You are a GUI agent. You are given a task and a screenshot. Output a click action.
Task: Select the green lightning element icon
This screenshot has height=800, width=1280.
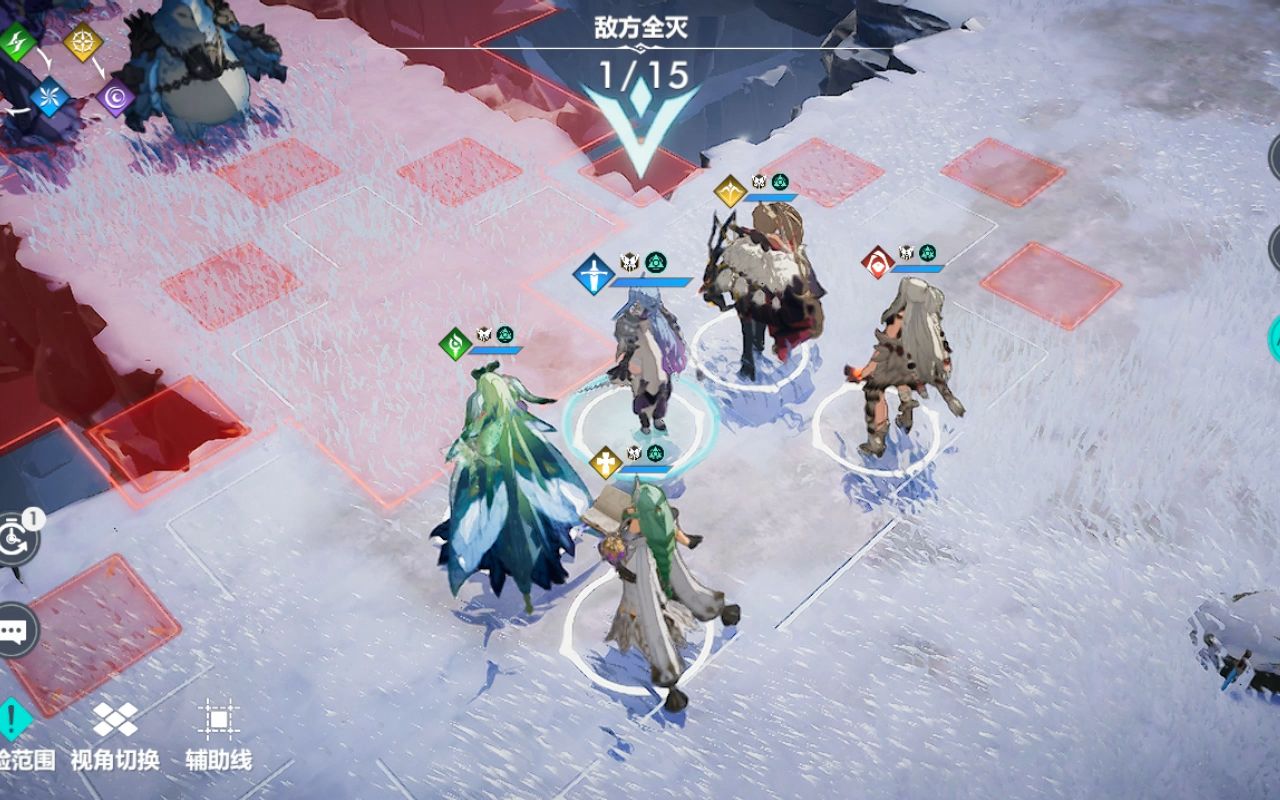point(17,41)
